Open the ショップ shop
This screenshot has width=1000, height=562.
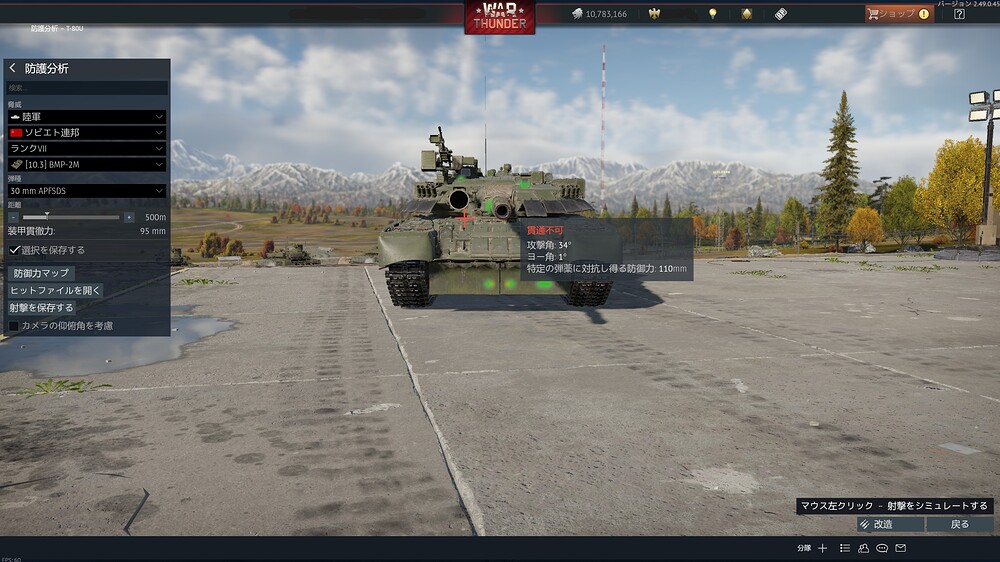[898, 14]
